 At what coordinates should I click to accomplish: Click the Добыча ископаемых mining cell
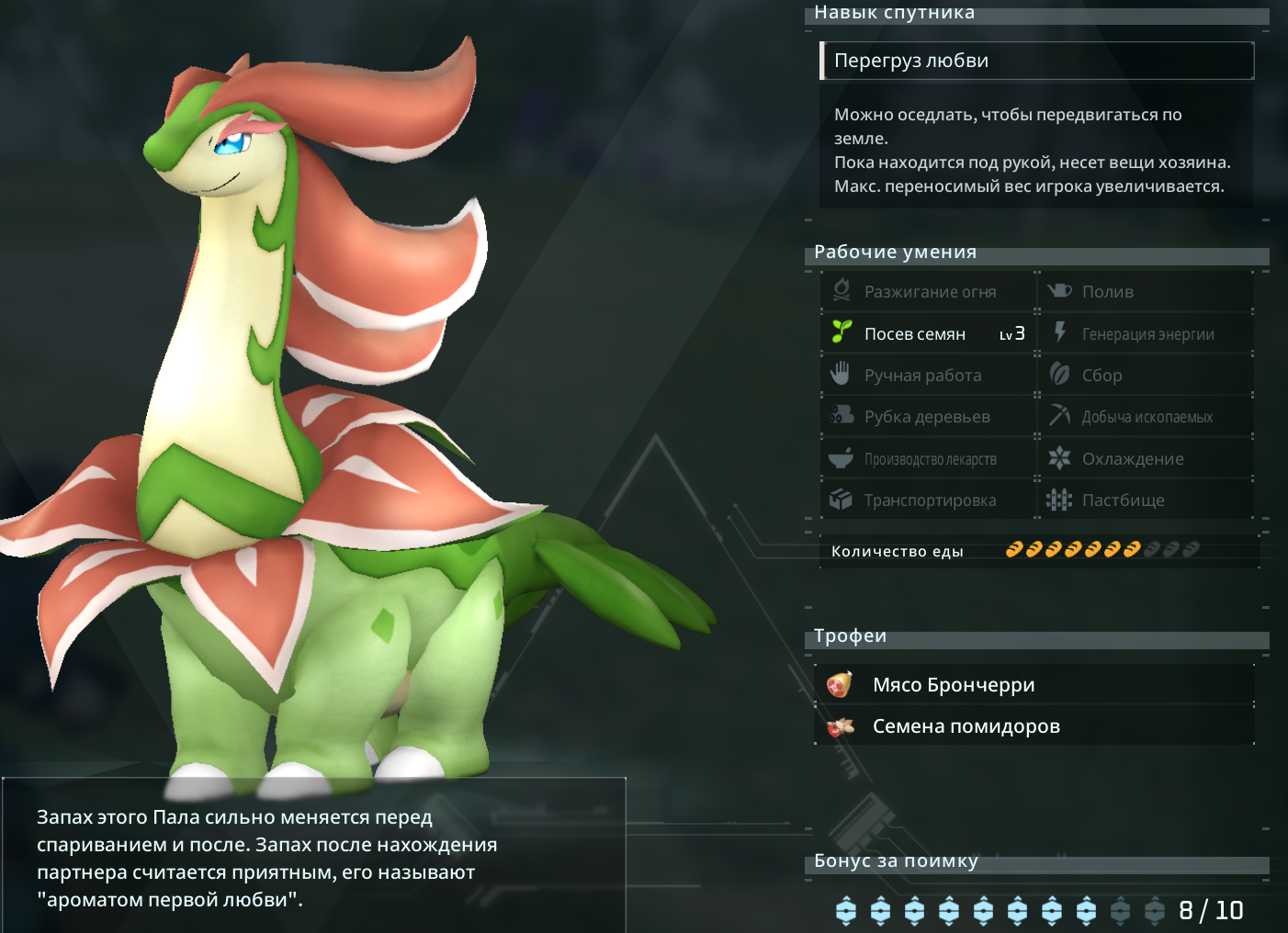click(x=1147, y=417)
